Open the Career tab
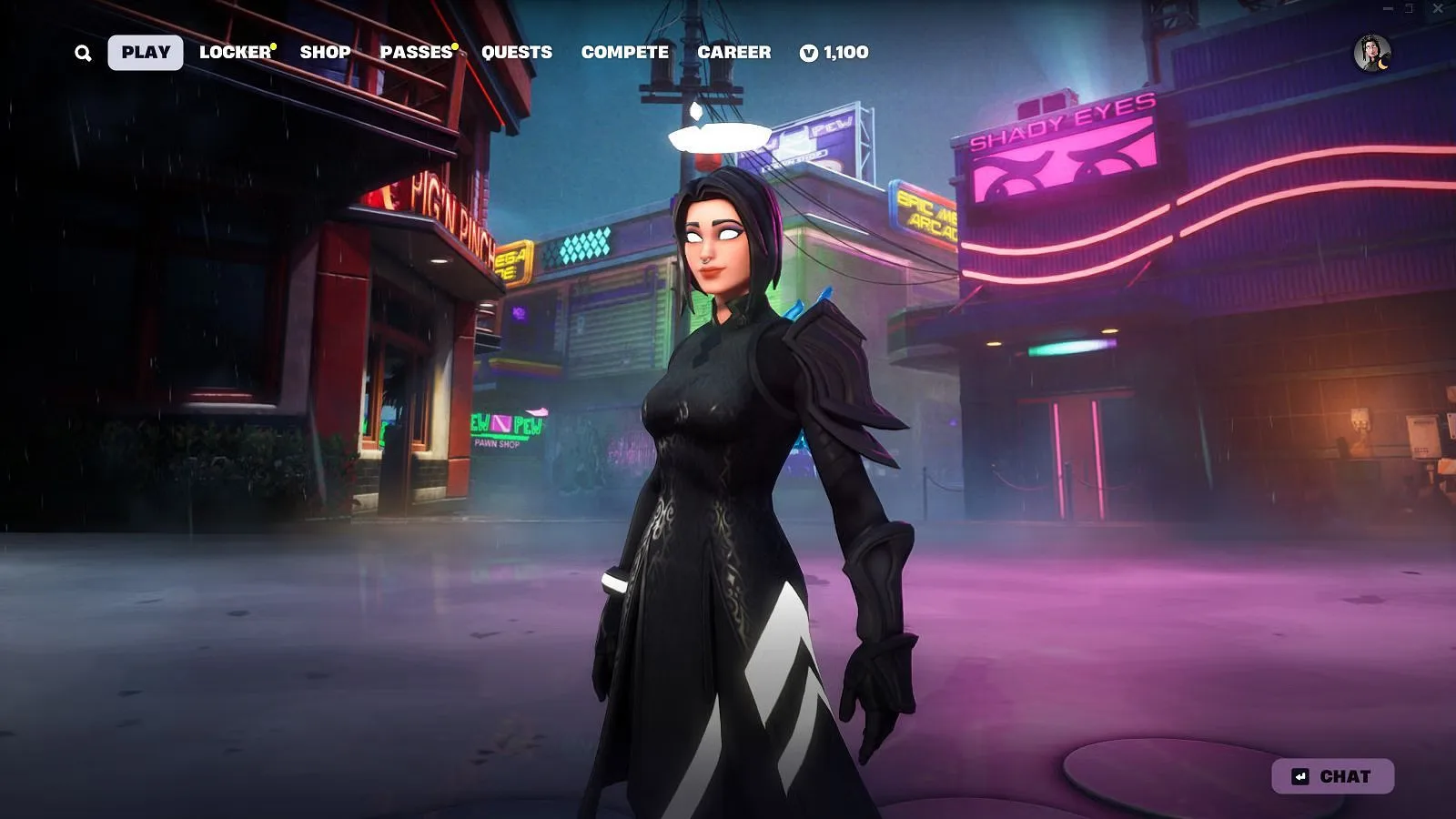The width and height of the screenshot is (1456, 819). point(733,53)
